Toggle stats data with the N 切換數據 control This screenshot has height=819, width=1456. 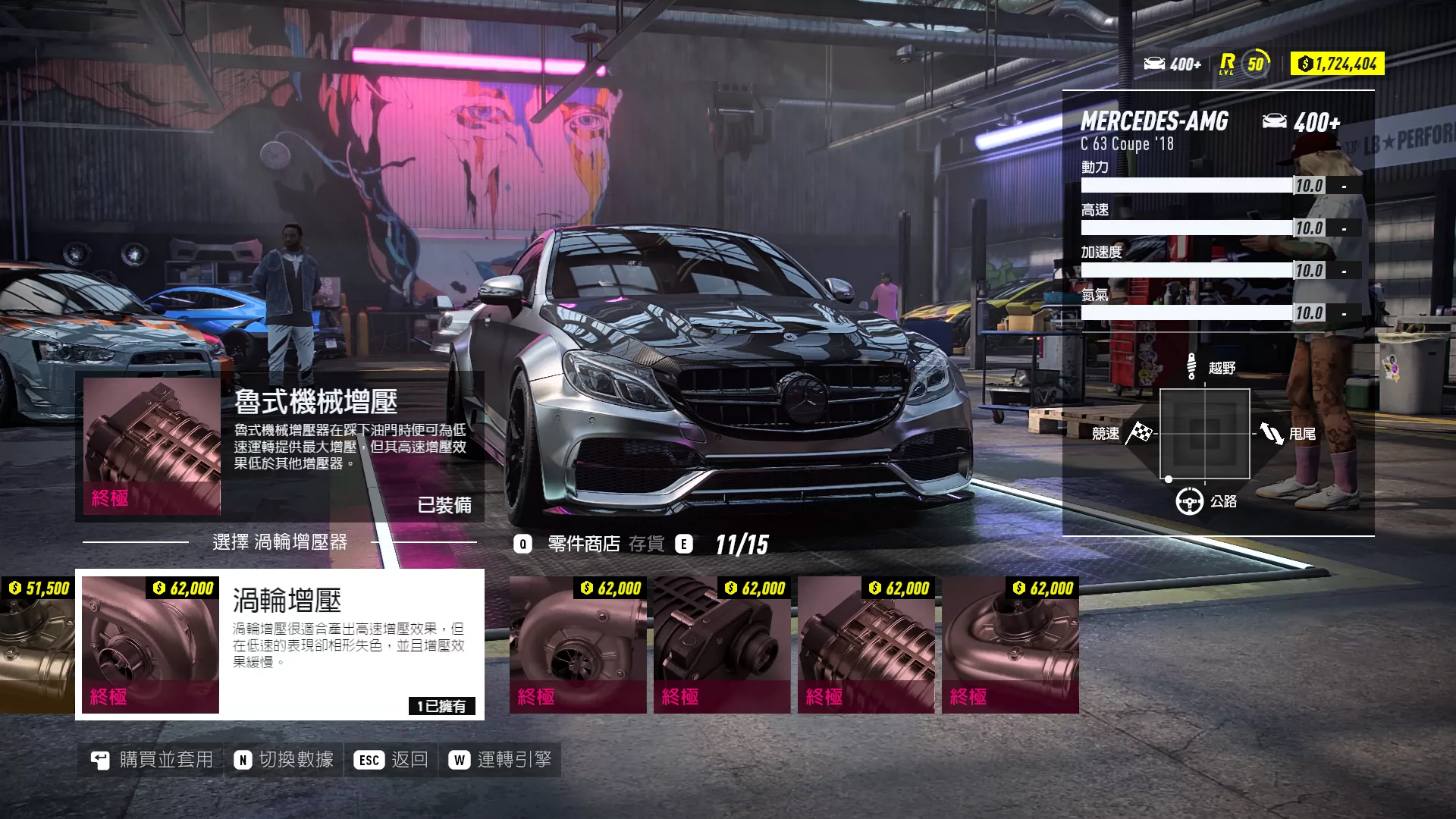click(284, 758)
